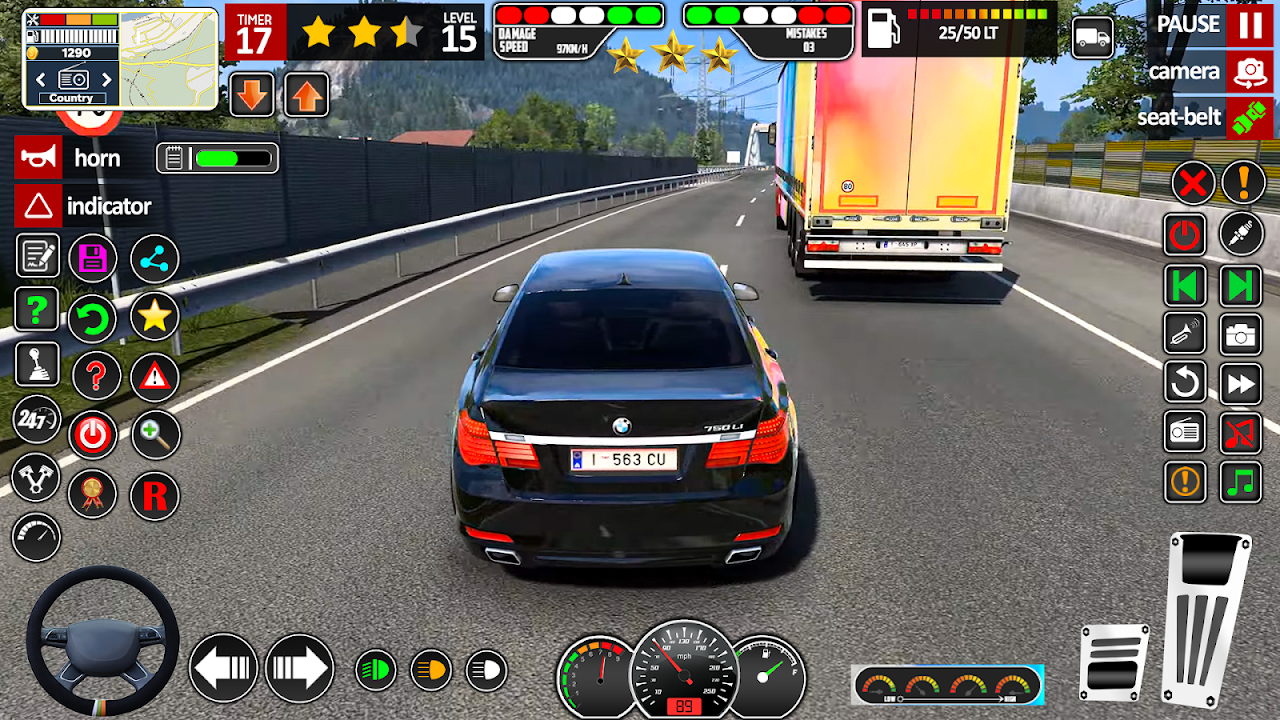
Task: Activate the red R reverse button
Action: pos(154,495)
